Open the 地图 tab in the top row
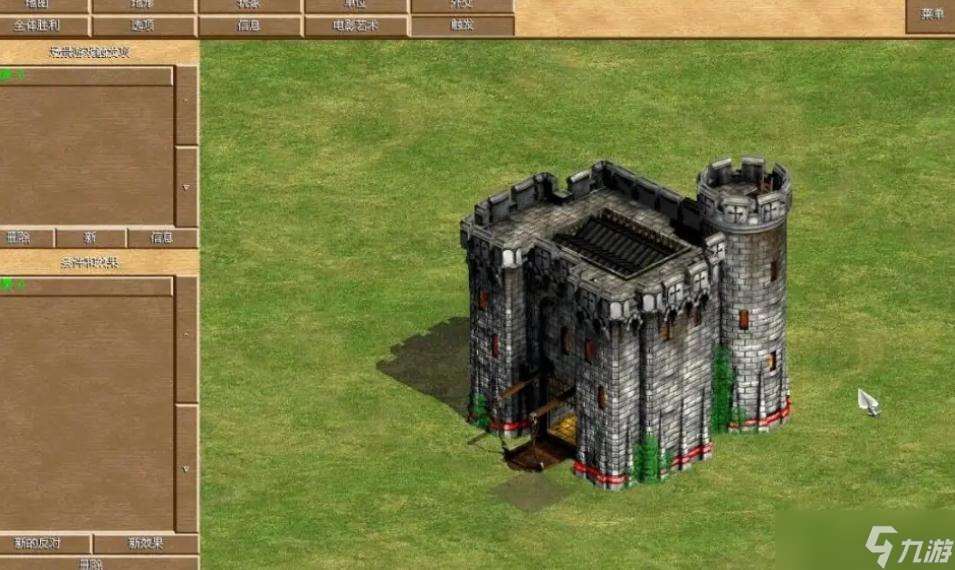Viewport: 955px width, 570px height. click(44, 5)
